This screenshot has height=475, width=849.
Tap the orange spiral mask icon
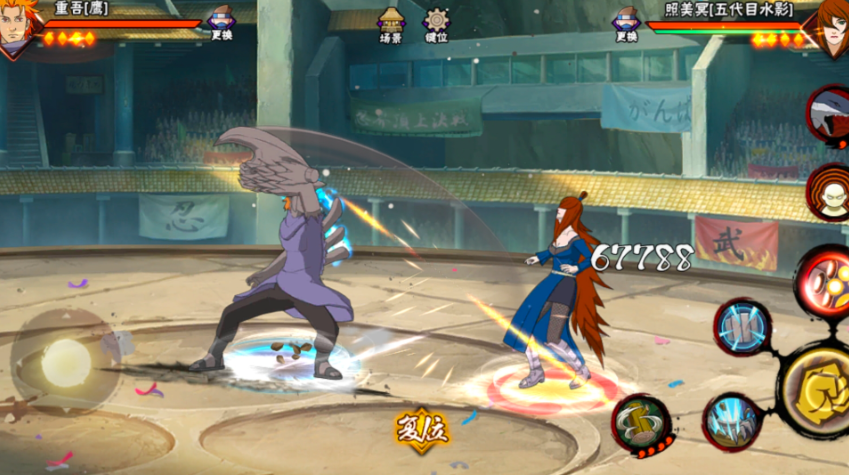829,190
